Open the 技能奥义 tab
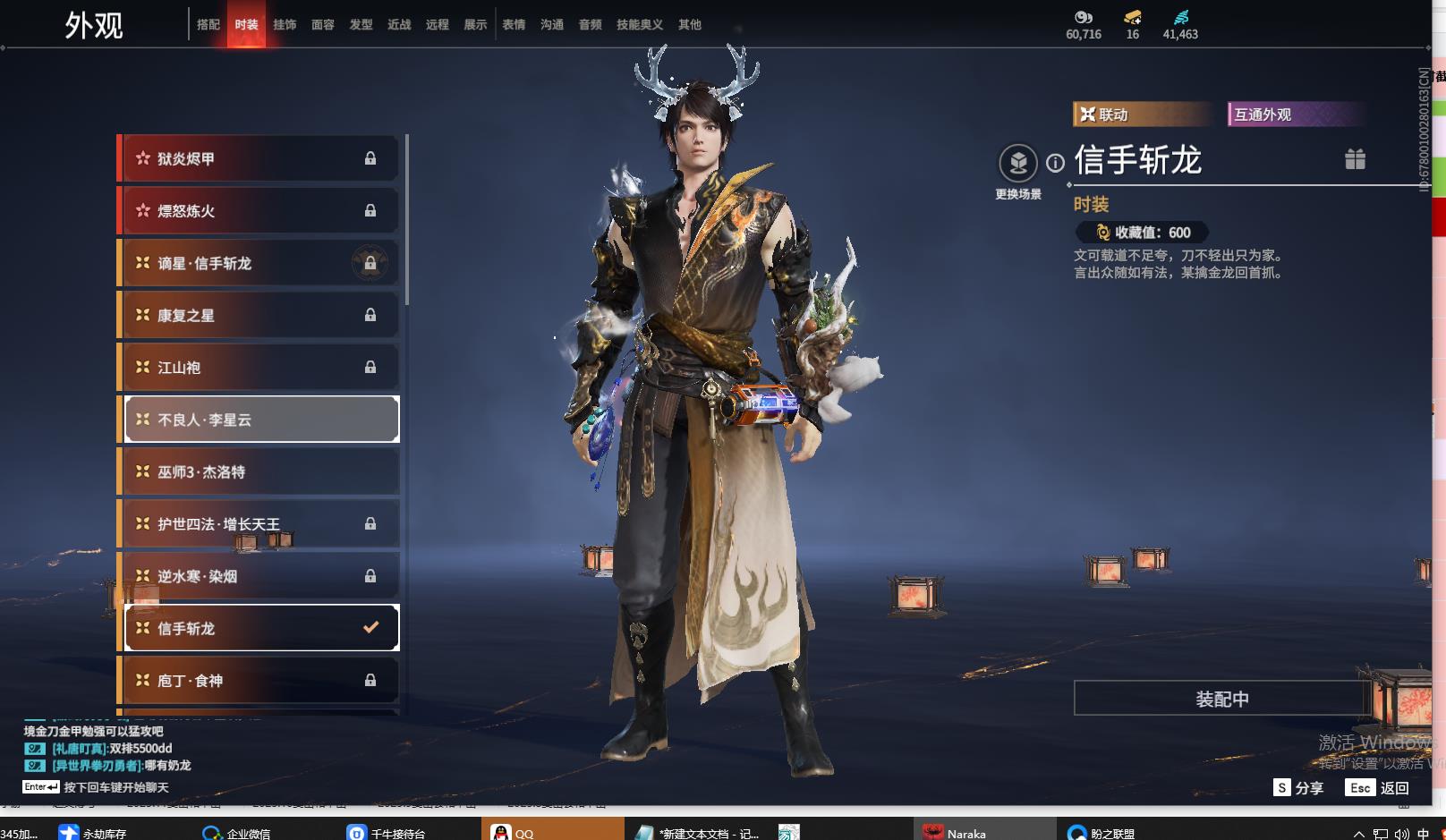 640,25
